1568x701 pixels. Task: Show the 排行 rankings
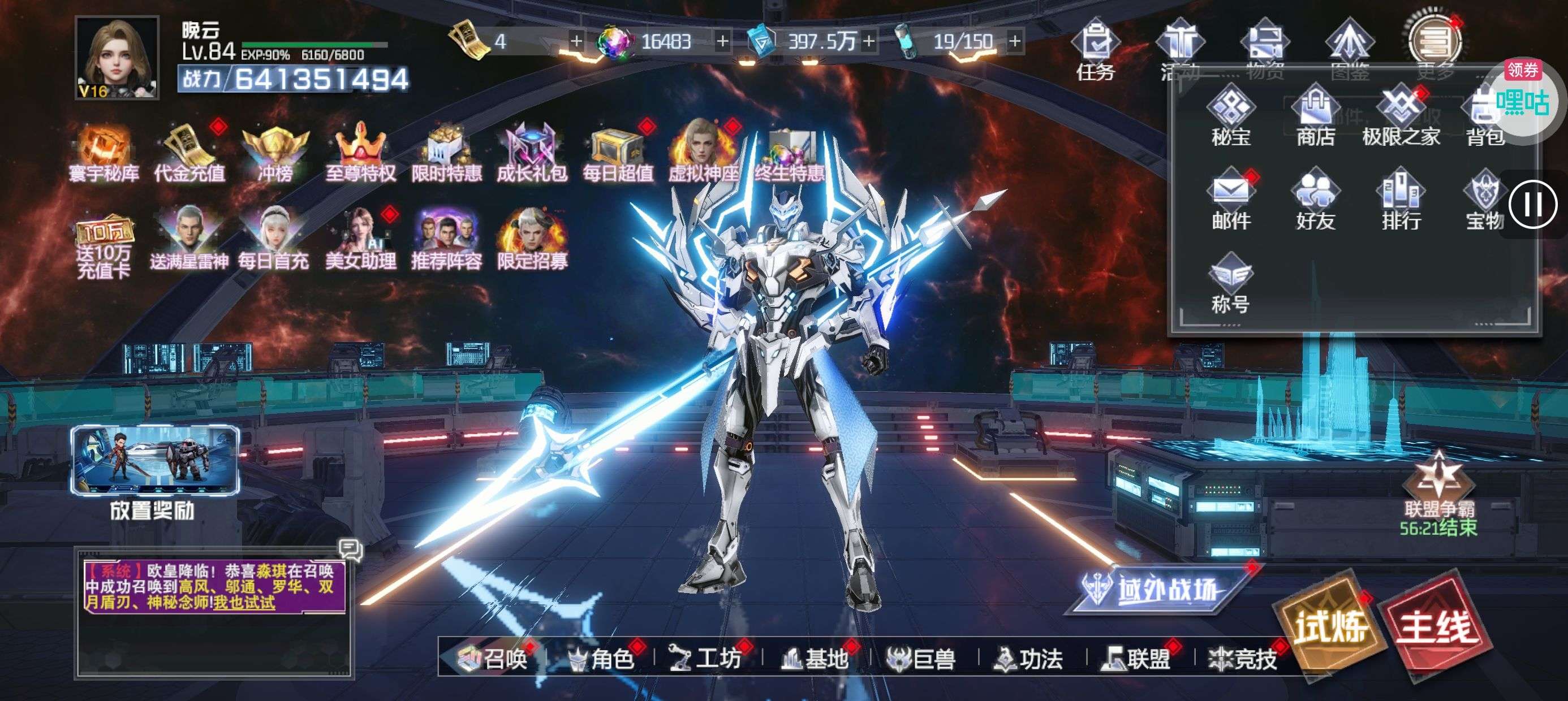[1401, 200]
